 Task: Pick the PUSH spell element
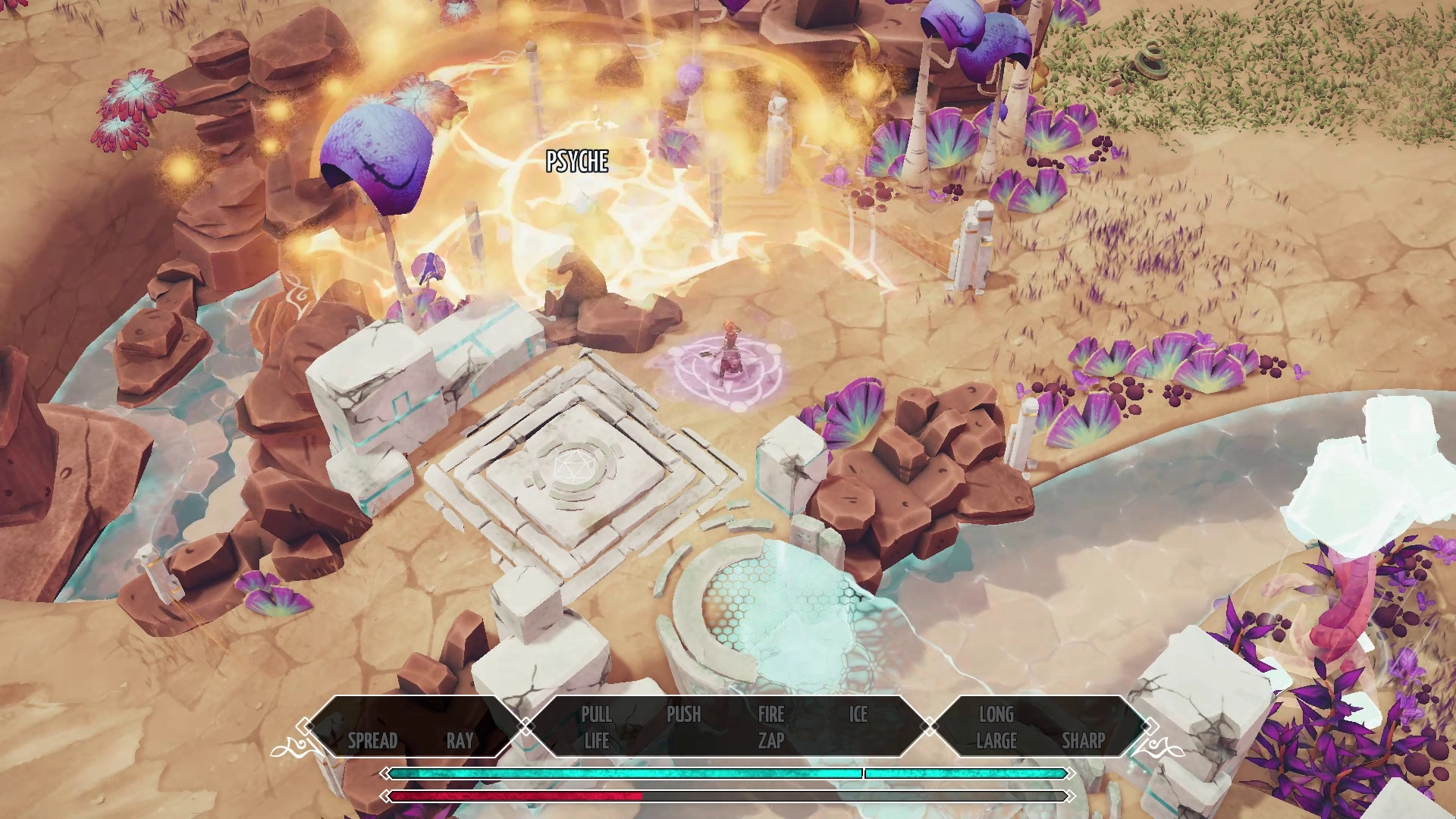683,714
